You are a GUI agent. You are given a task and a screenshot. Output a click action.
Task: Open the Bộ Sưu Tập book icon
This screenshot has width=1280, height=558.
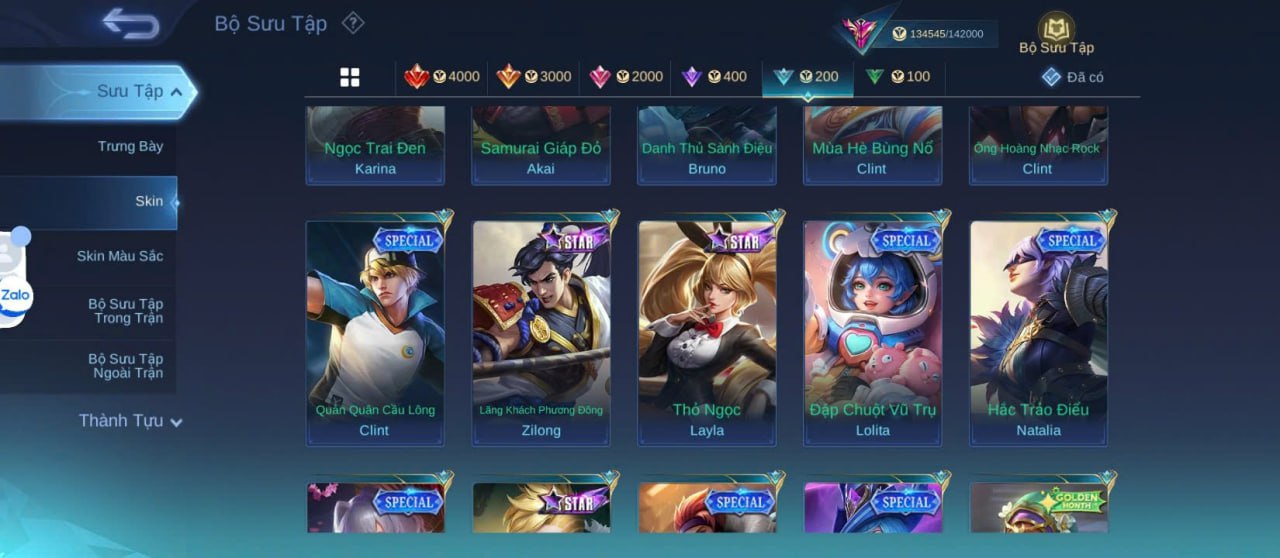point(1056,32)
